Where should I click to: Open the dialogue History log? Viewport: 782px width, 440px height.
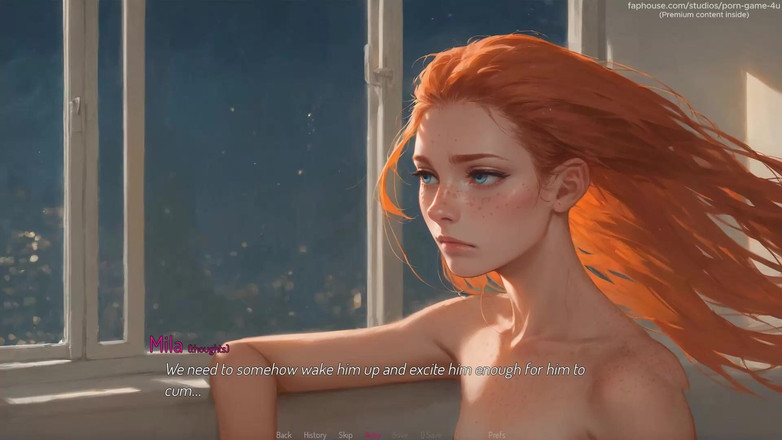pyautogui.click(x=315, y=435)
